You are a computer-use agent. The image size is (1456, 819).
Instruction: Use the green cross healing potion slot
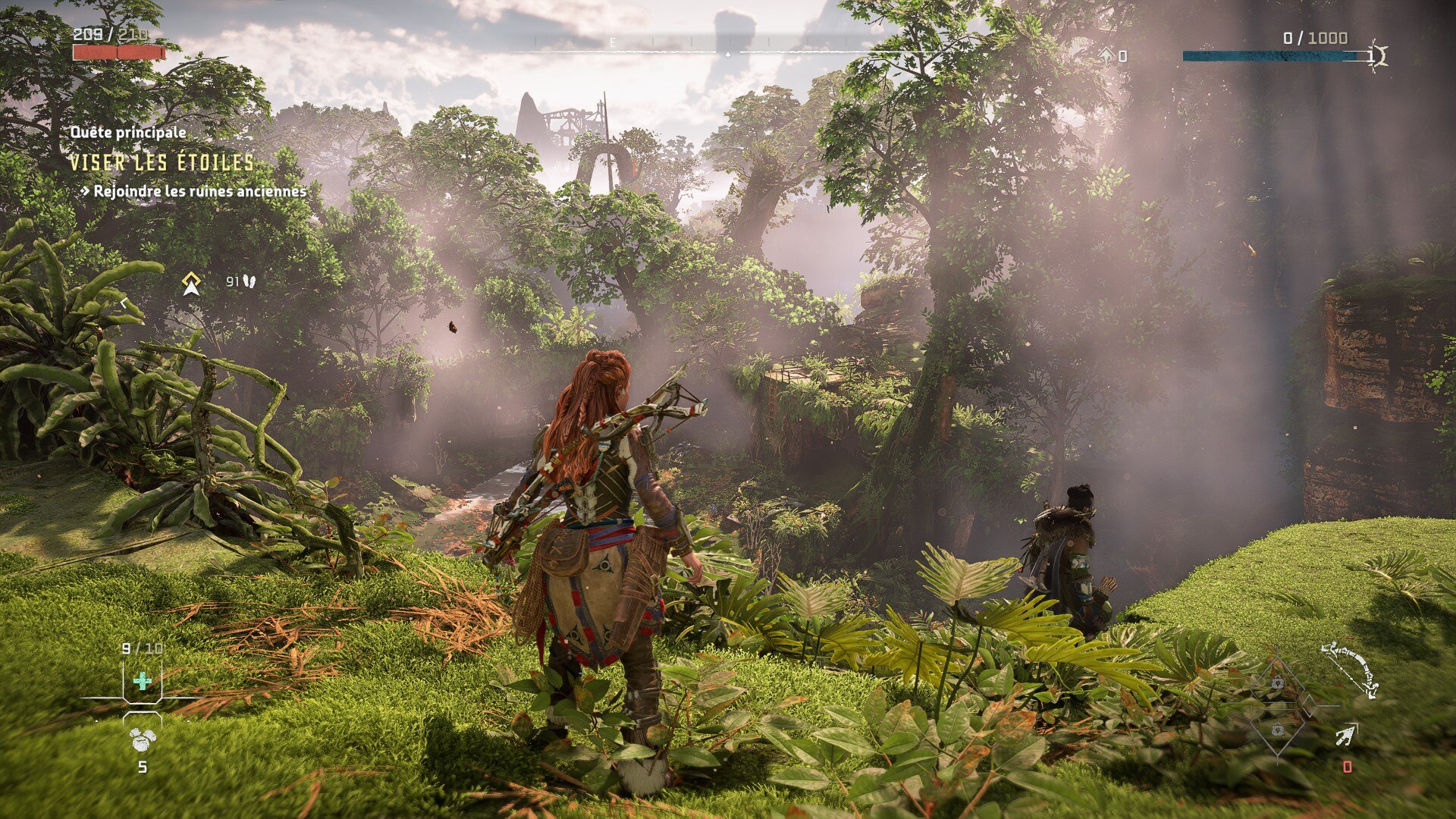142,681
